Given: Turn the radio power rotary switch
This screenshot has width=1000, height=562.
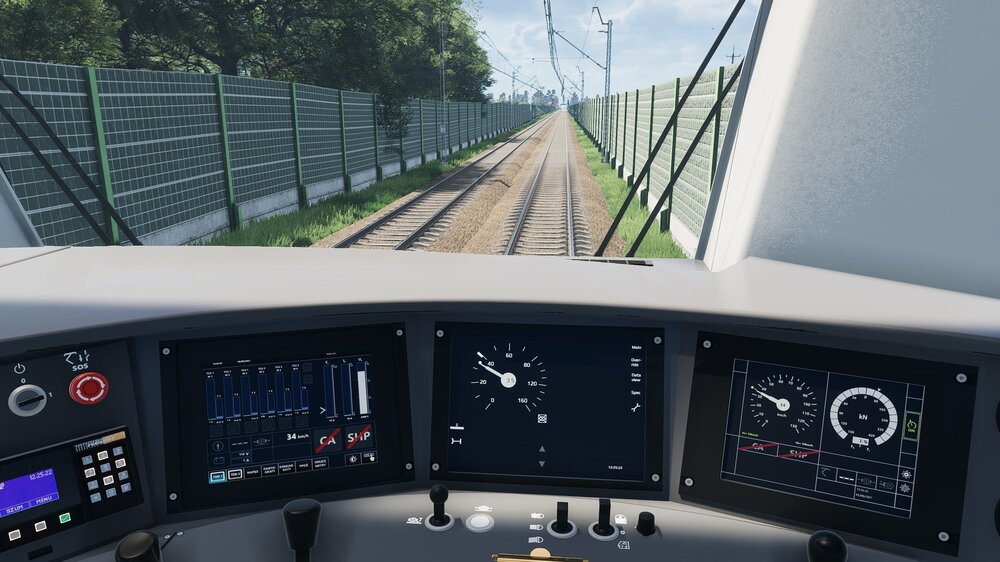Looking at the screenshot, I should tap(27, 400).
